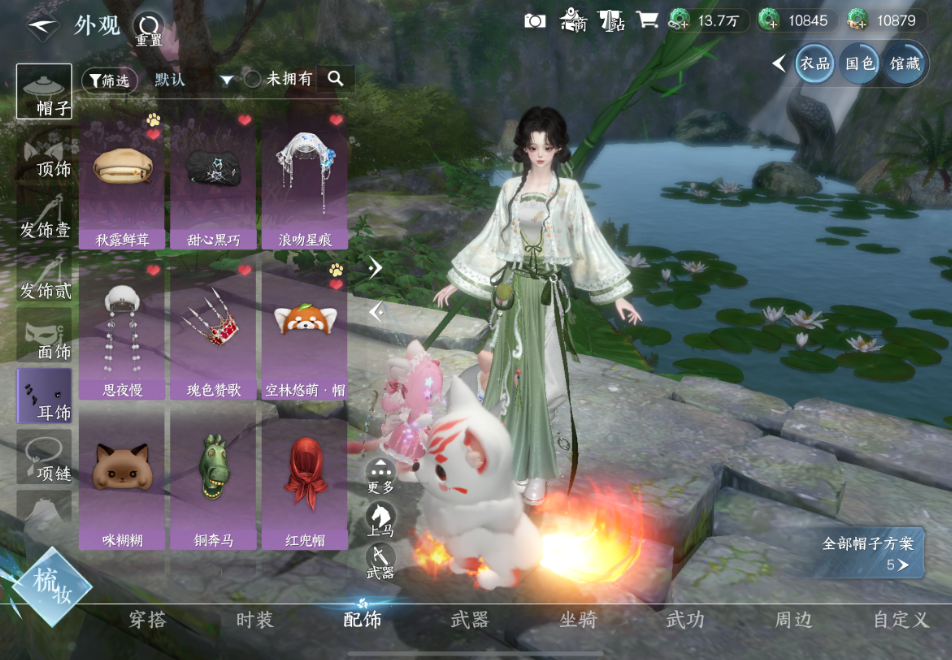Open the shopping cart icon
The image size is (952, 660).
(647, 20)
